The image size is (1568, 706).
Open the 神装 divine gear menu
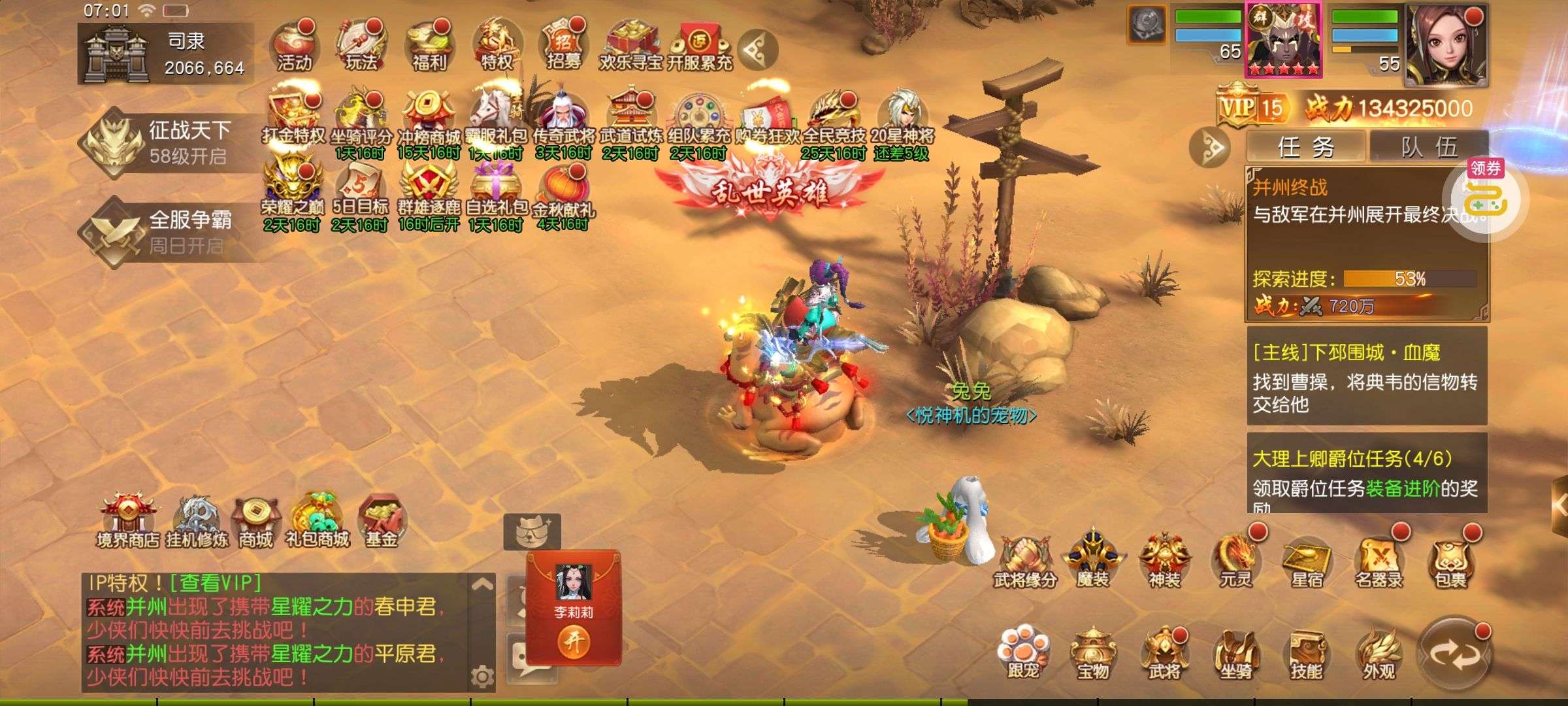pyautogui.click(x=1164, y=561)
